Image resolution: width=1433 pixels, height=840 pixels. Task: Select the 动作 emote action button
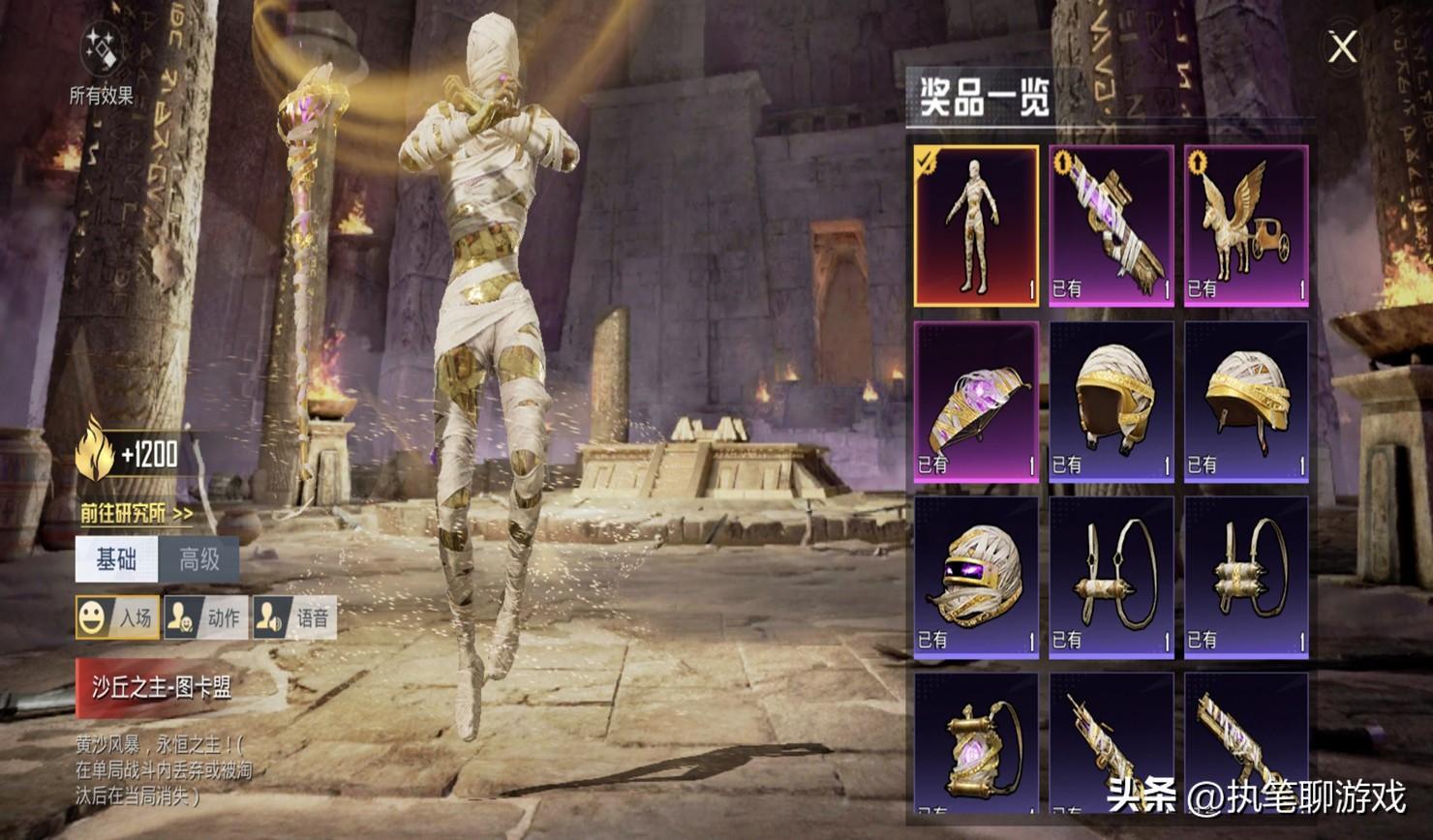coord(205,617)
